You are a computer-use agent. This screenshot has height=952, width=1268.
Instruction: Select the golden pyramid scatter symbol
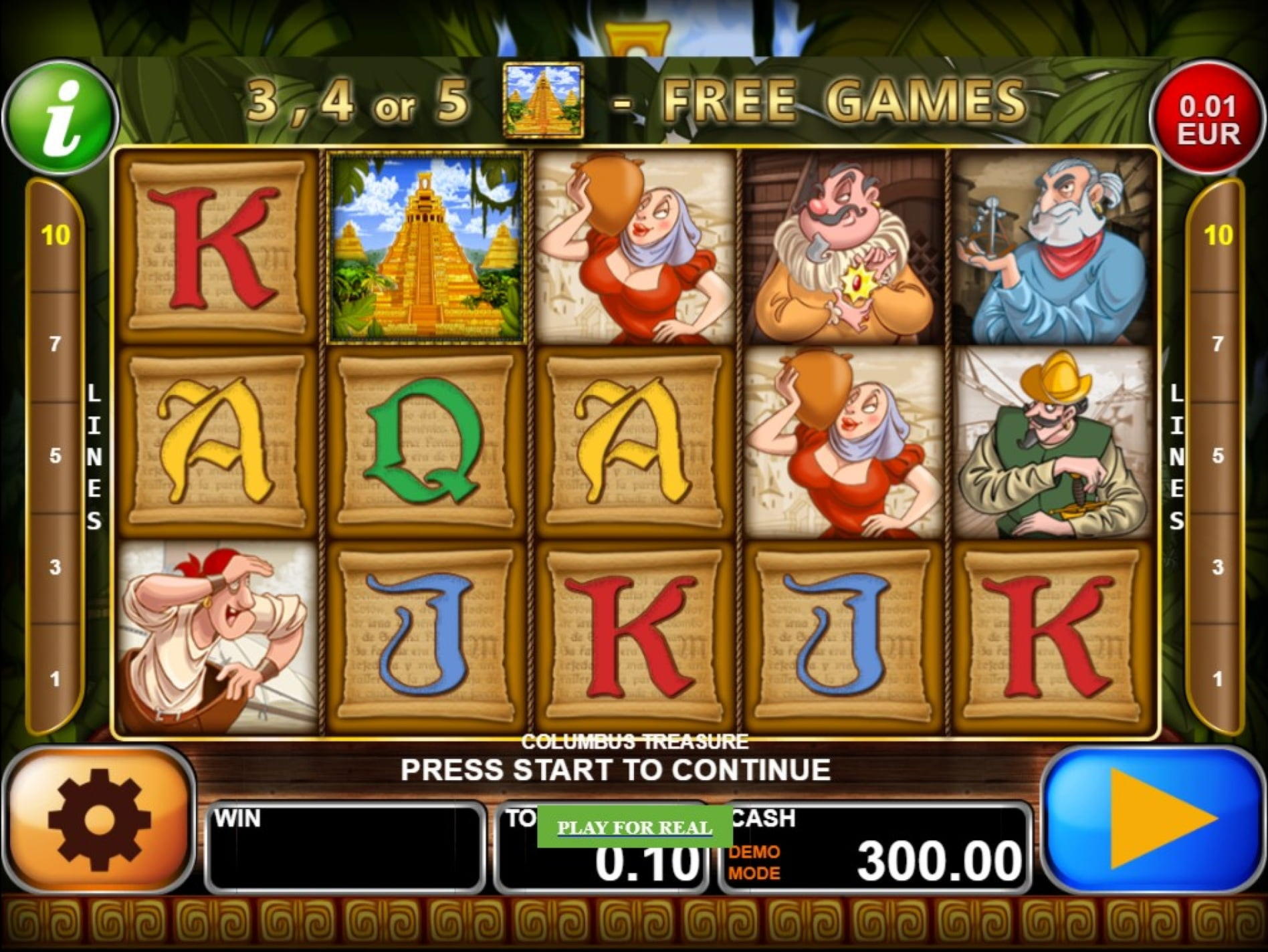tap(423, 249)
